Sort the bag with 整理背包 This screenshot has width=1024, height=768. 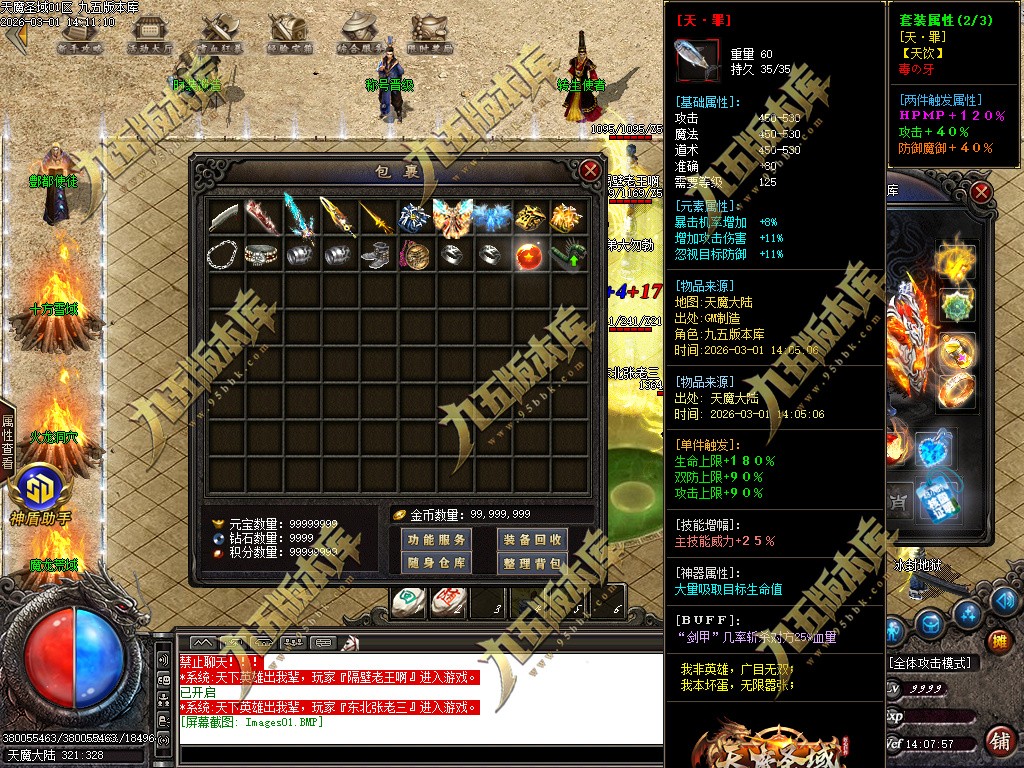point(531,563)
